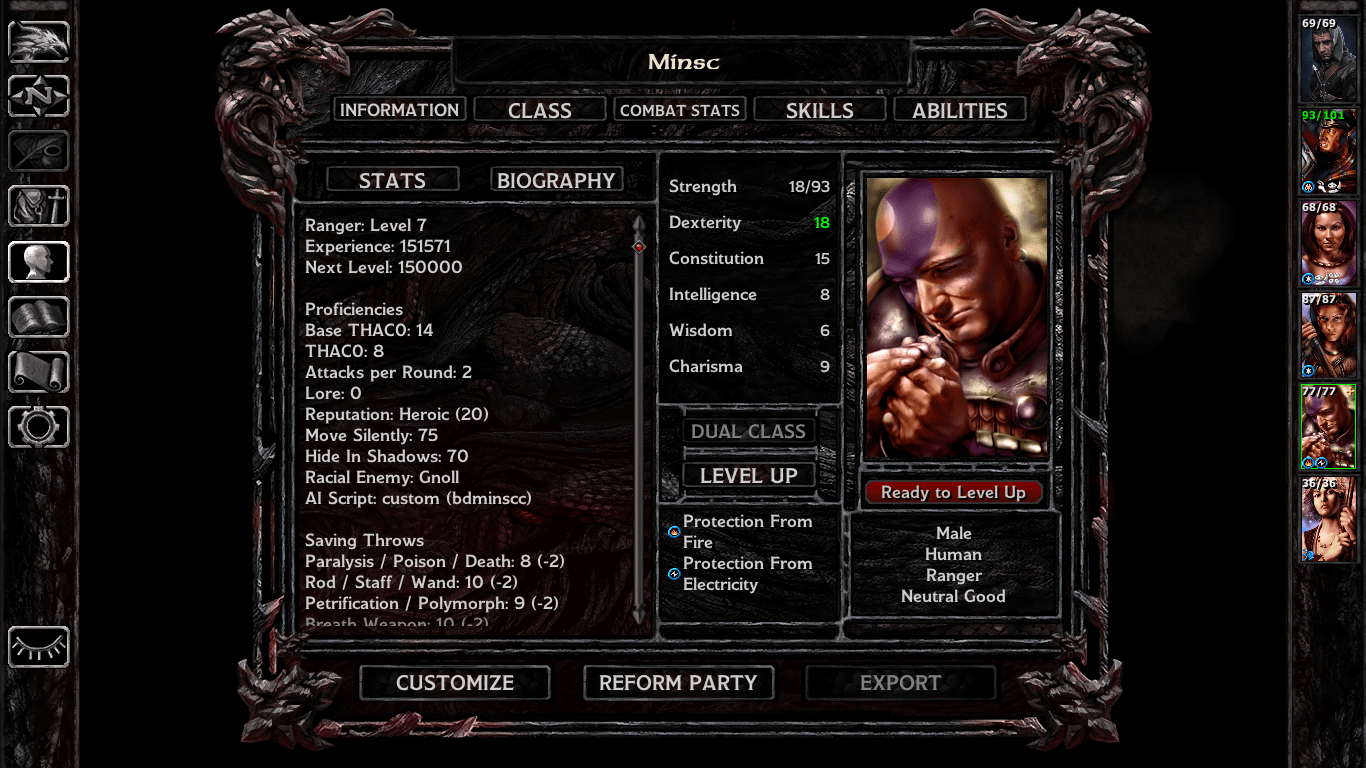Switch to the ABILITIES tab
This screenshot has width=1366, height=768.
tap(959, 109)
